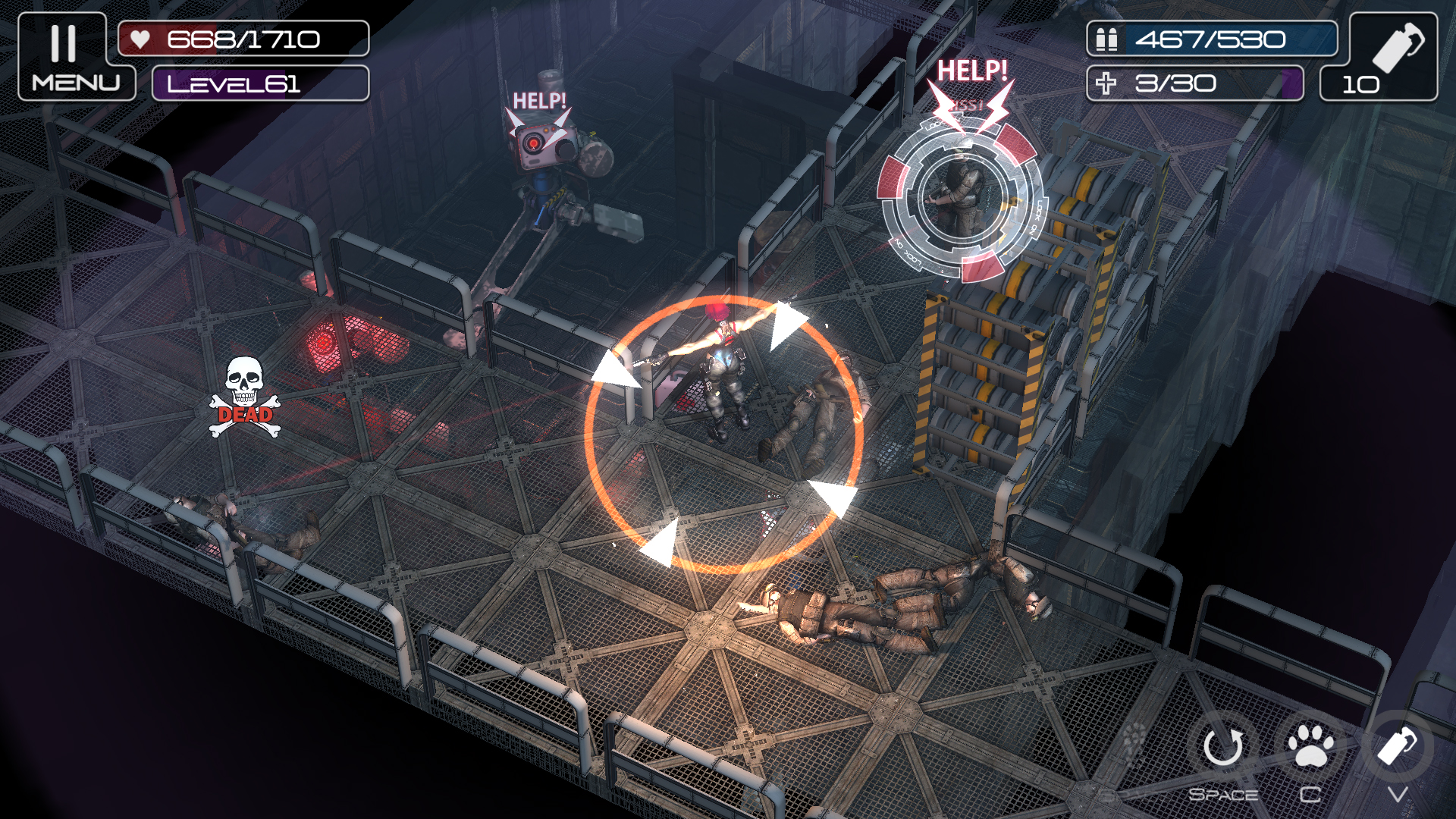Click the Level 61 label
The image size is (1456, 819).
[235, 85]
